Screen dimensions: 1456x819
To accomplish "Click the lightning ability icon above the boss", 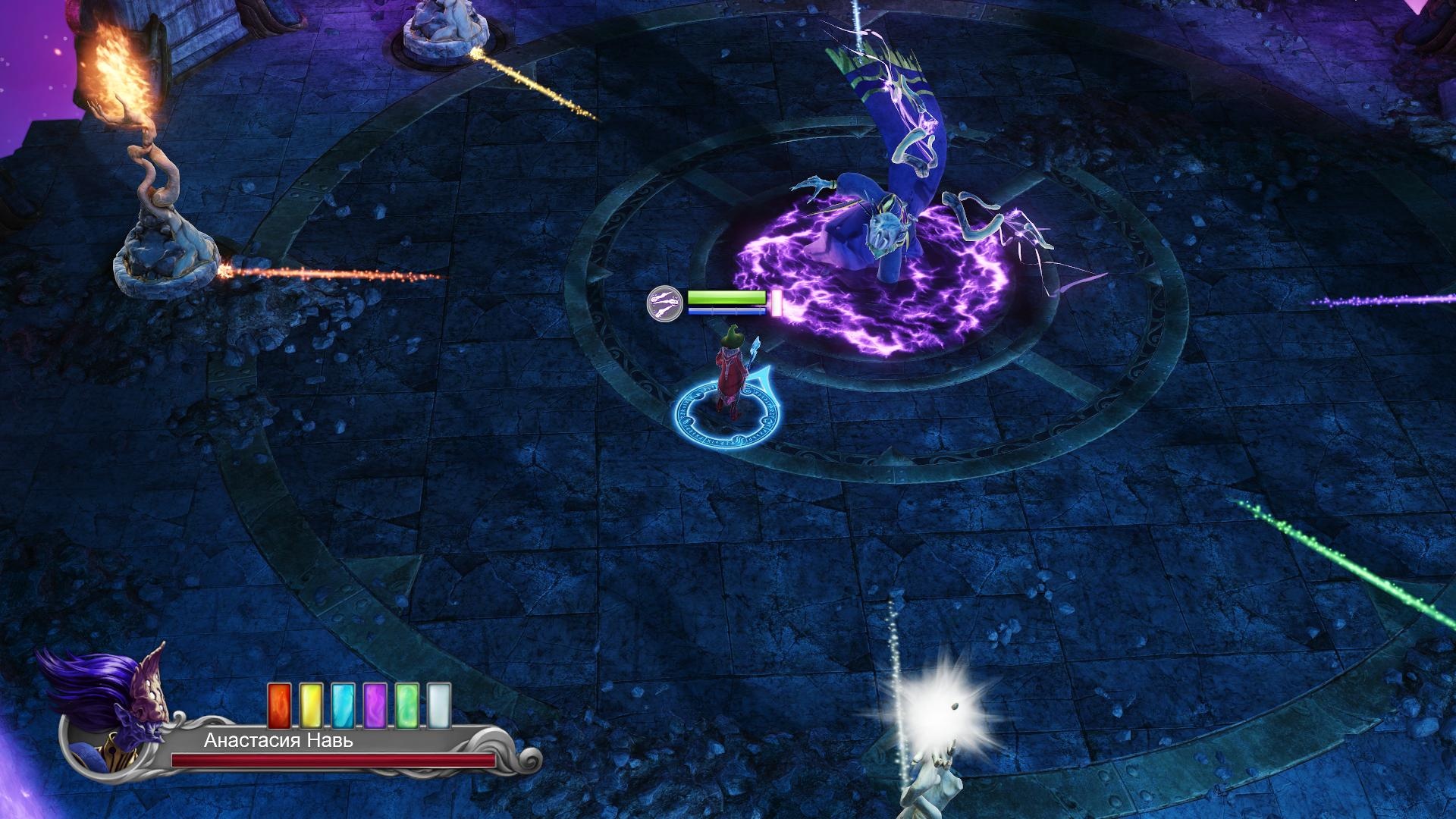I will click(664, 303).
